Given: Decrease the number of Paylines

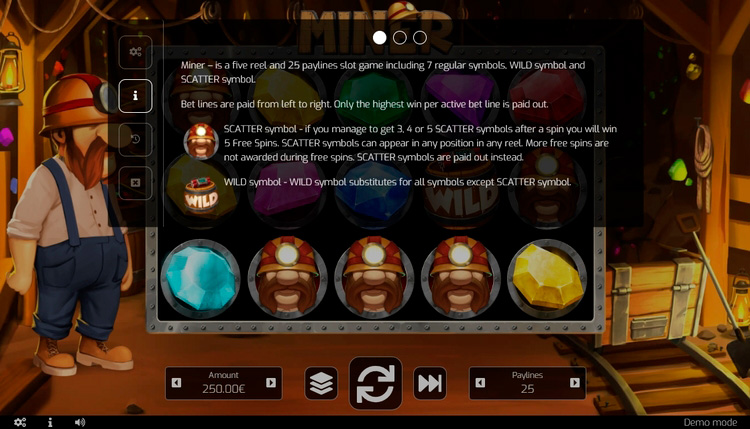Looking at the screenshot, I should pyautogui.click(x=481, y=383).
